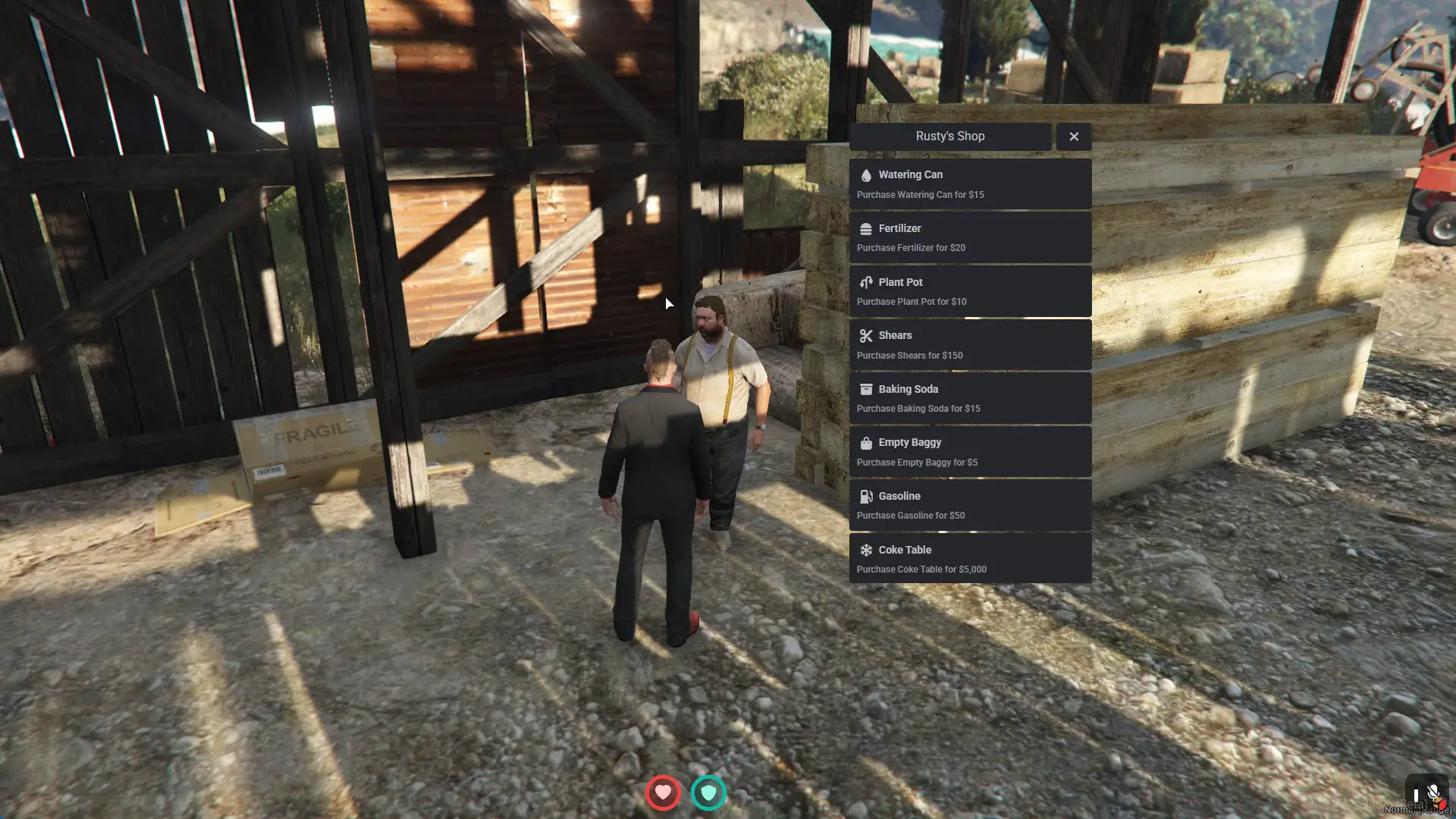Image resolution: width=1456 pixels, height=819 pixels.
Task: Purchase Gasoline for $50
Action: tap(970, 505)
